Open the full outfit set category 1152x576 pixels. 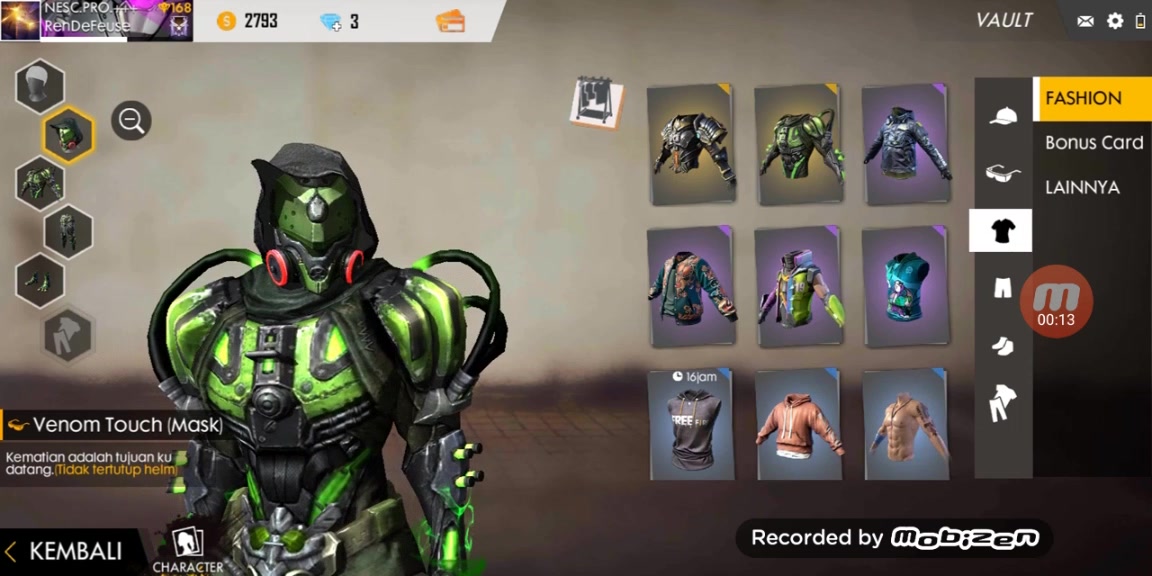1002,404
